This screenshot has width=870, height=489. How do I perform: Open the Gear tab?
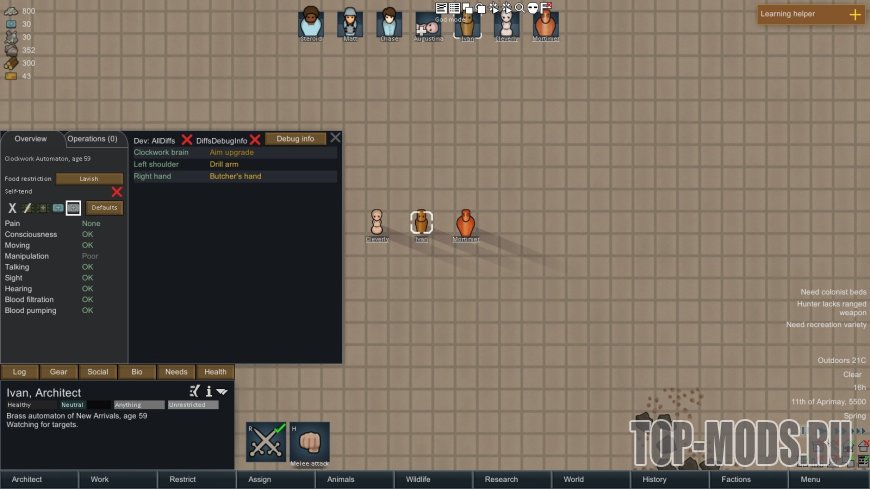pos(59,372)
